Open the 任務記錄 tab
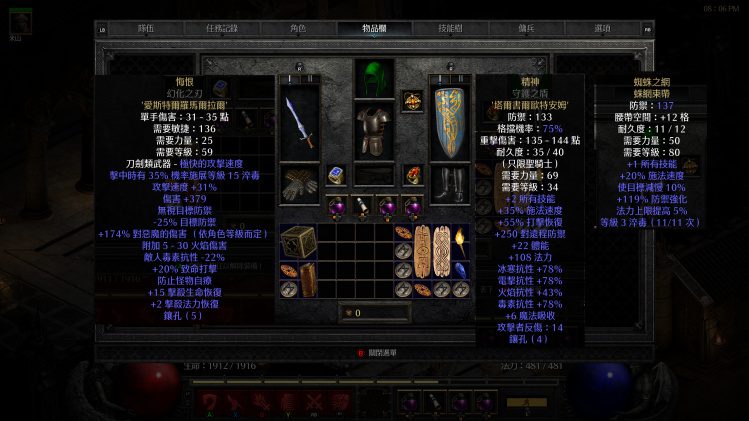 coord(222,29)
